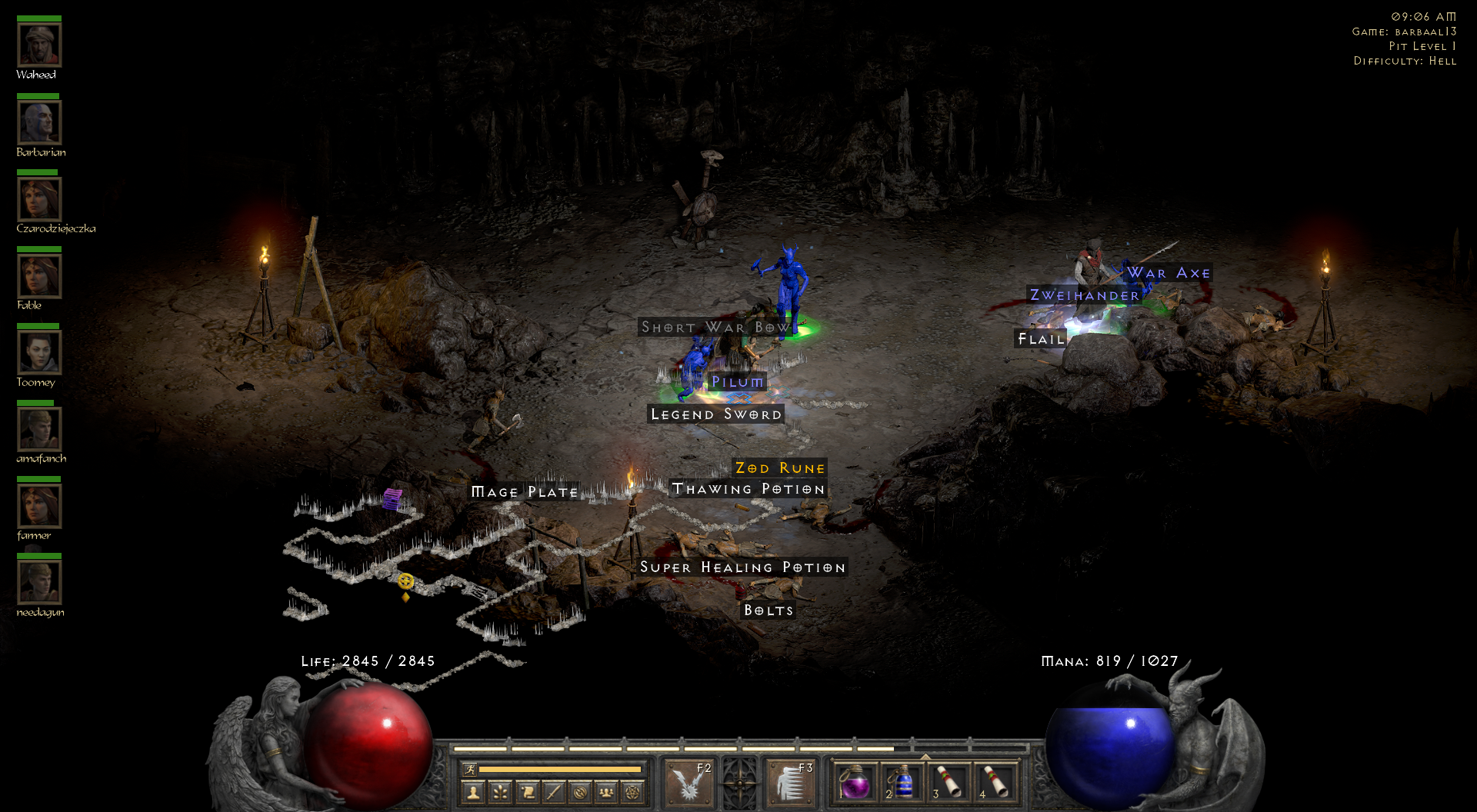Click the pentagram icon in the toolbar
1477x812 pixels.
click(631, 793)
